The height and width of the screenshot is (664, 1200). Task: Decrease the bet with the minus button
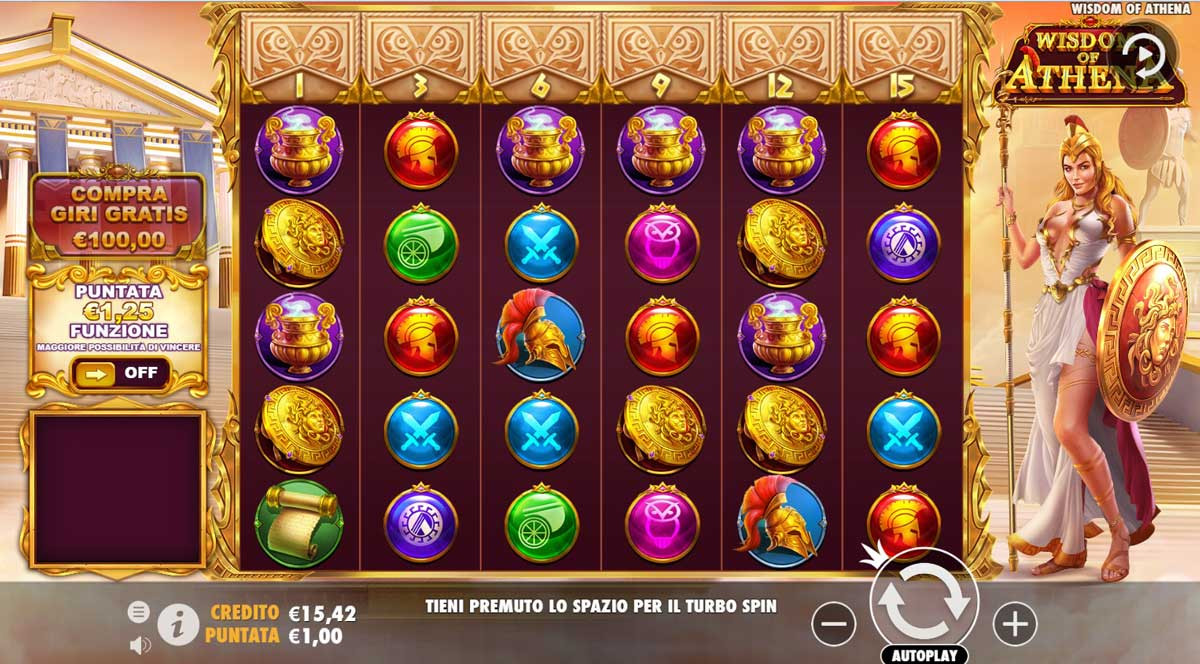coord(833,625)
